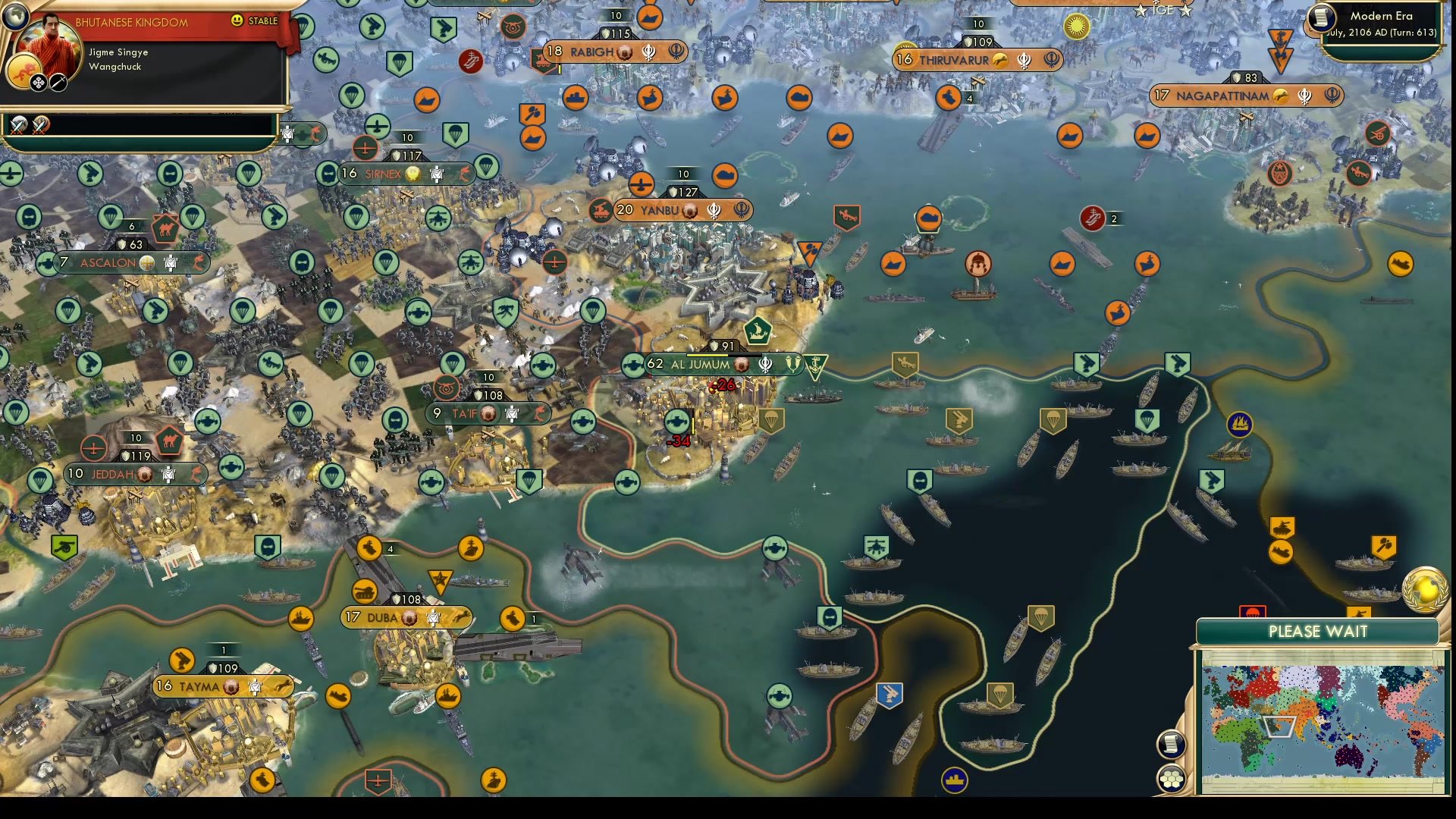The image size is (1456, 819).
Task: Open the red paratrooper notification above the minimap
Action: click(x=1253, y=611)
